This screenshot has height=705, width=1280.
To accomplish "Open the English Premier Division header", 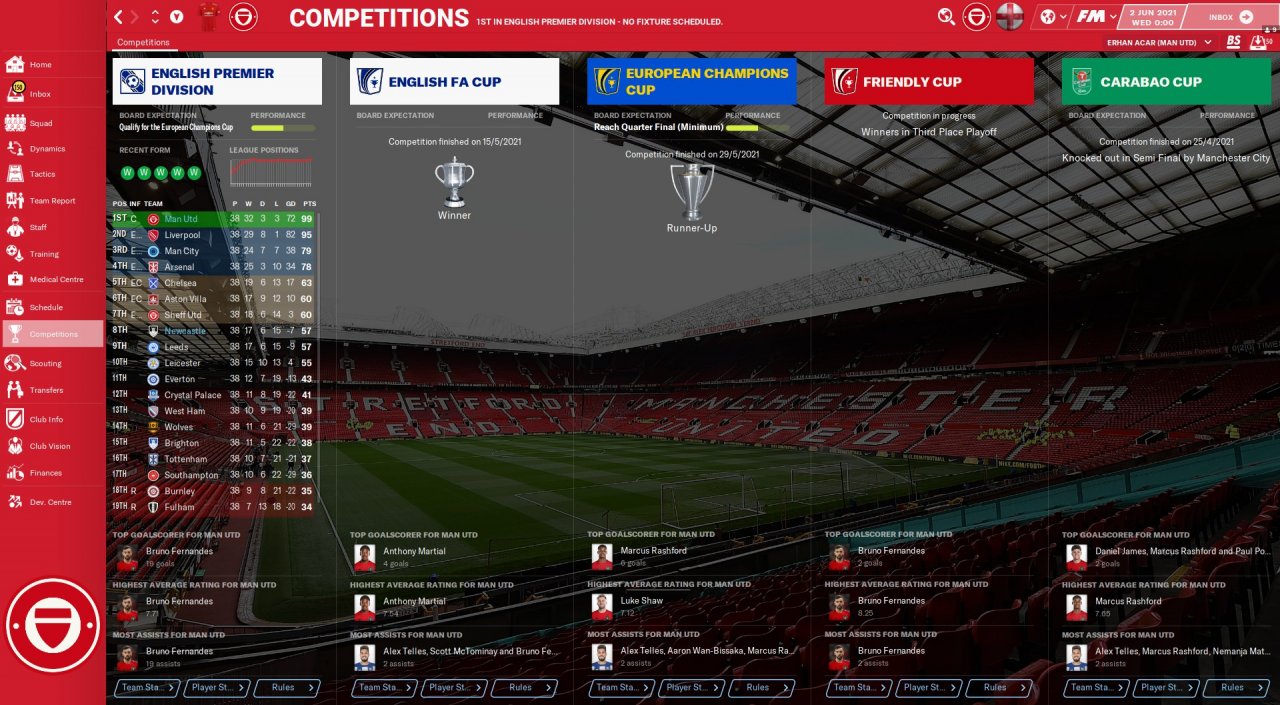I will tap(218, 82).
